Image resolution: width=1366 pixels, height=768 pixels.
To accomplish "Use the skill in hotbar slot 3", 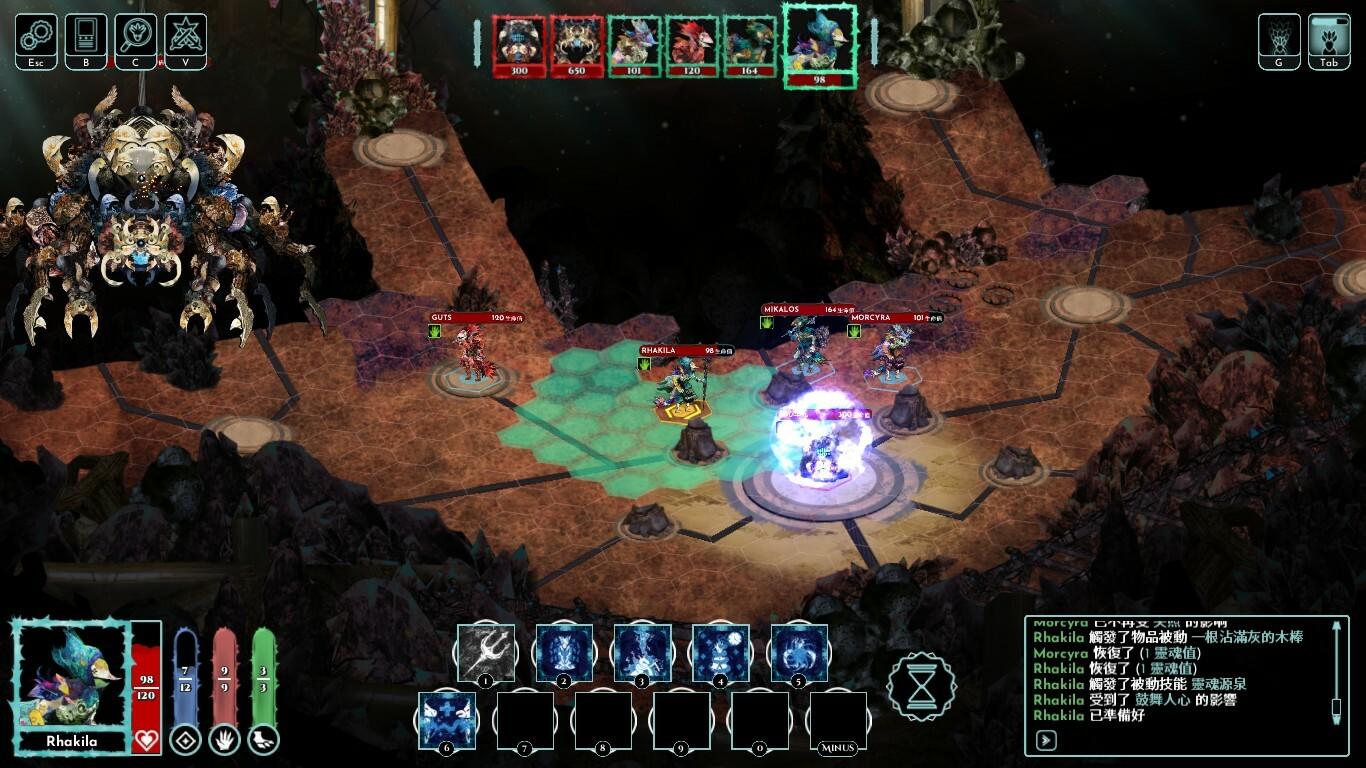I will point(642,652).
